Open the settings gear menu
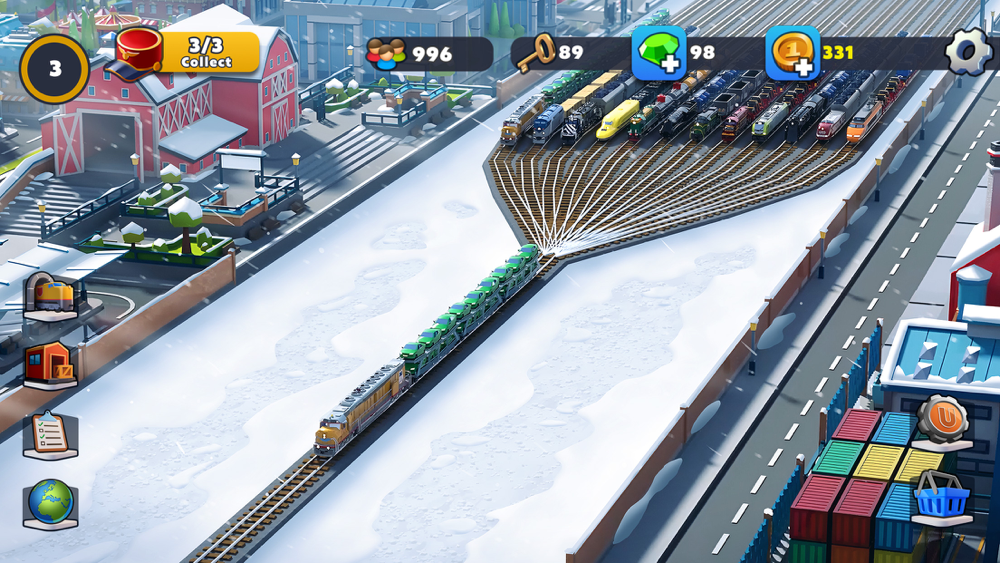This screenshot has width=1000, height=563. [968, 52]
